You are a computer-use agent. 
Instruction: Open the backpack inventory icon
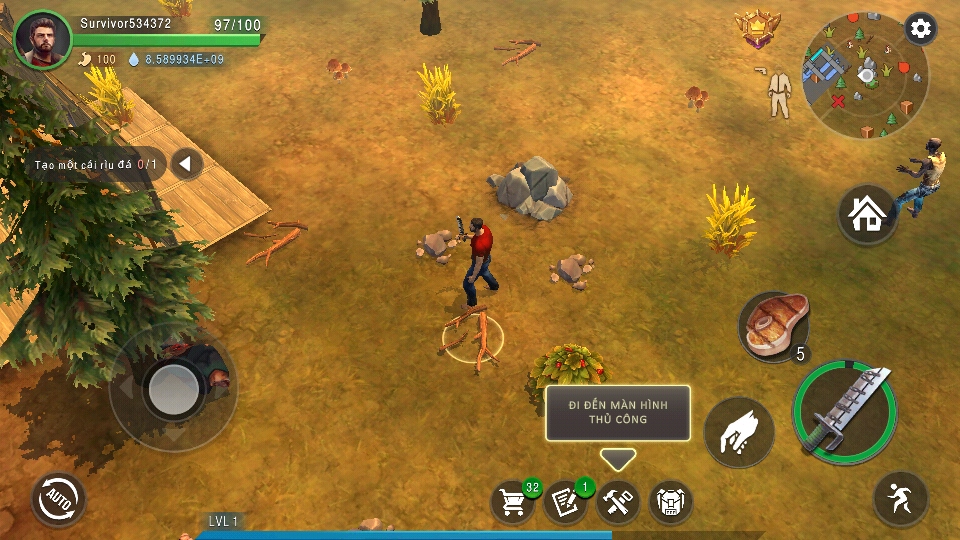[x=671, y=502]
